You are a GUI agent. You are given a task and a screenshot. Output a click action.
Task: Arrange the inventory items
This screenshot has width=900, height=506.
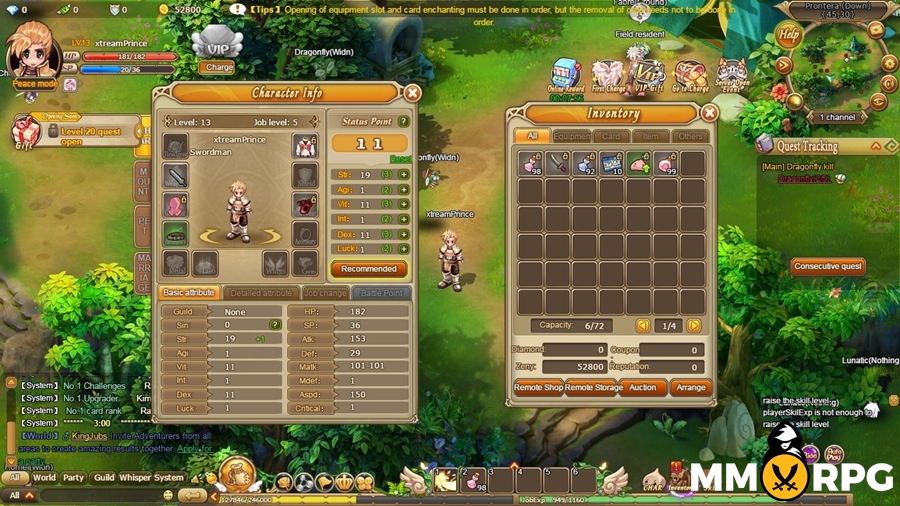(690, 388)
